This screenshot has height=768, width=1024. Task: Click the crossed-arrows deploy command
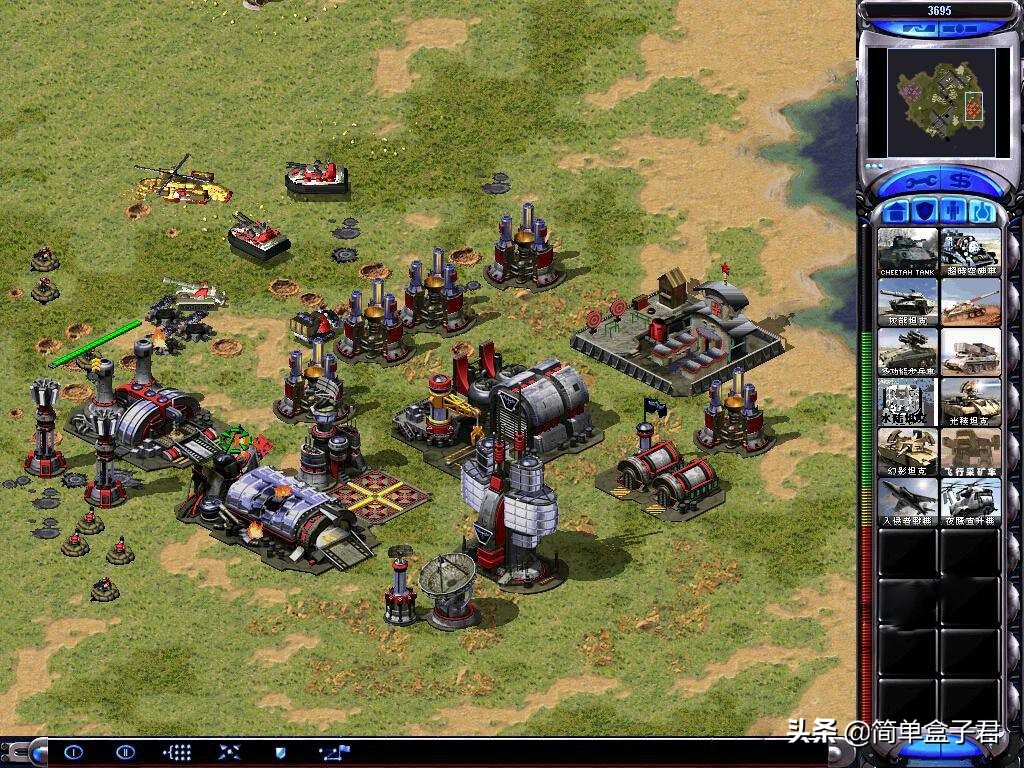[x=228, y=752]
